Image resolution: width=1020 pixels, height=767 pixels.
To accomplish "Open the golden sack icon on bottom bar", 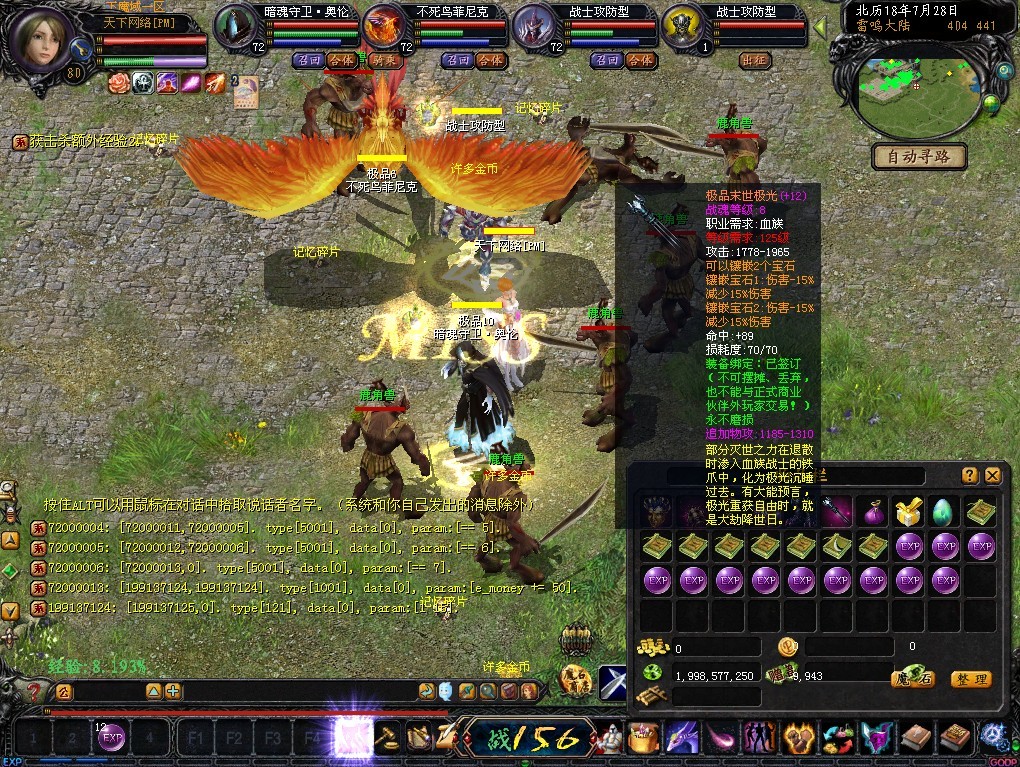I will tap(645, 739).
